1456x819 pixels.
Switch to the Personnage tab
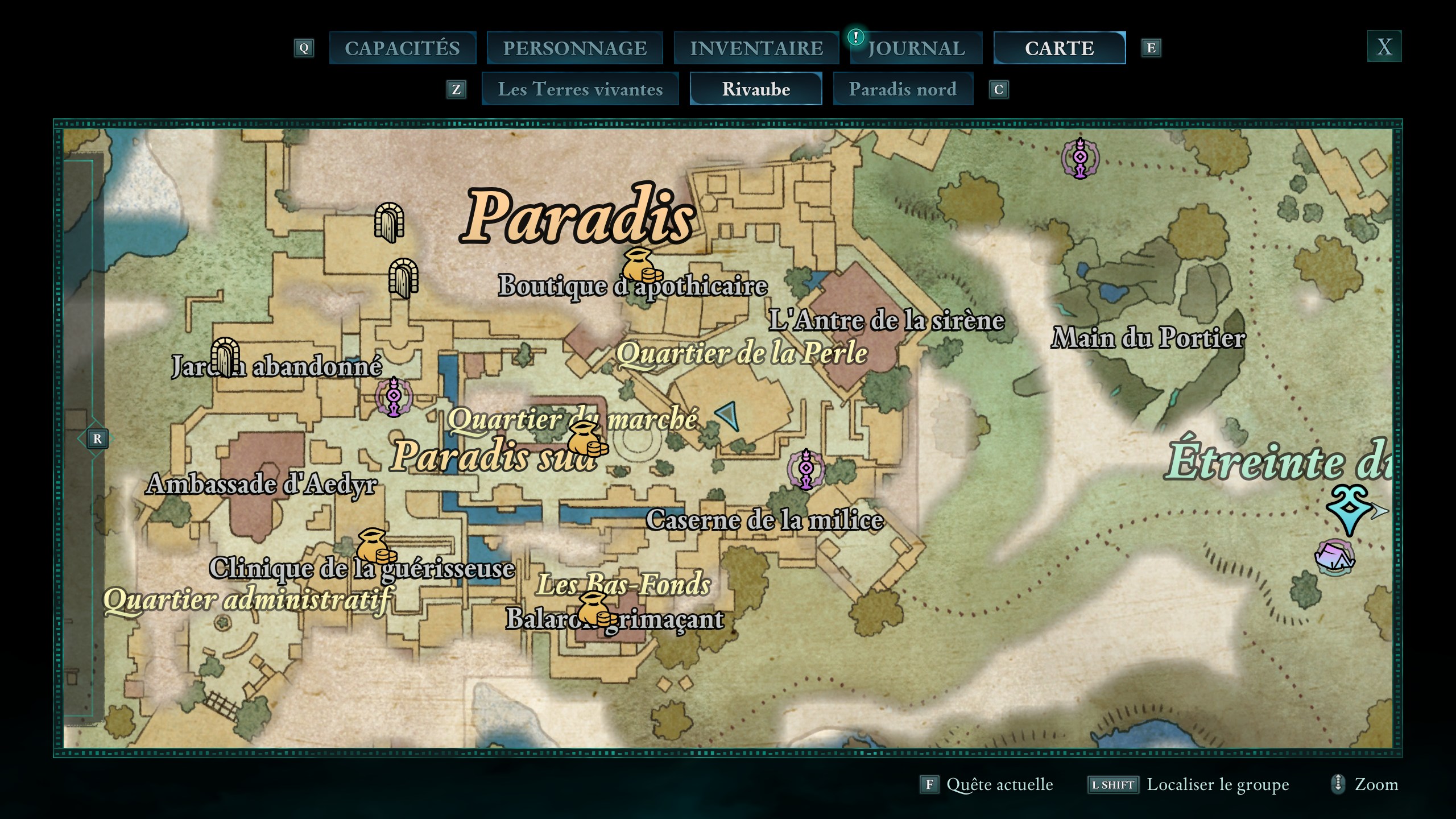pyautogui.click(x=574, y=48)
